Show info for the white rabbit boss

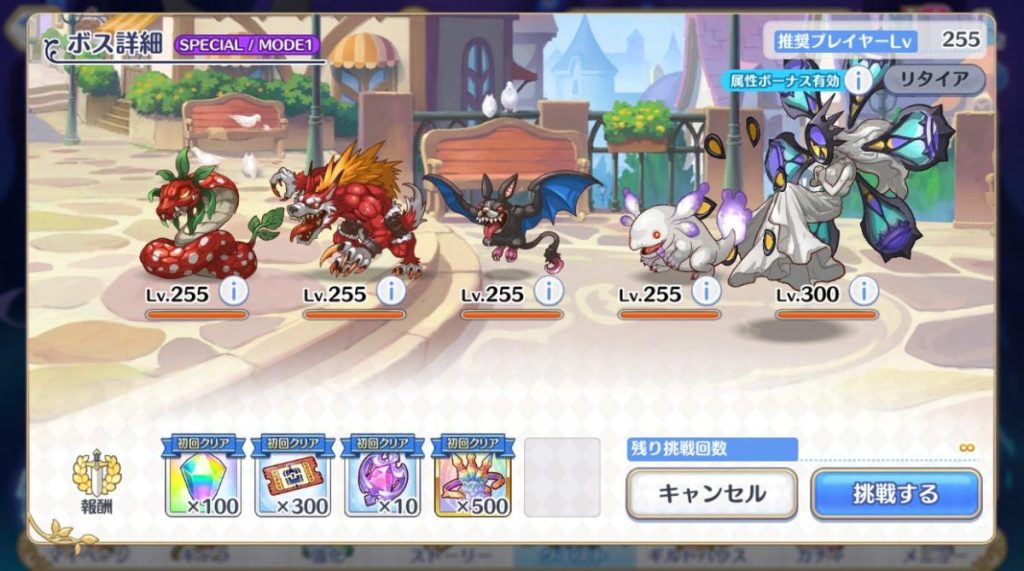pos(706,291)
